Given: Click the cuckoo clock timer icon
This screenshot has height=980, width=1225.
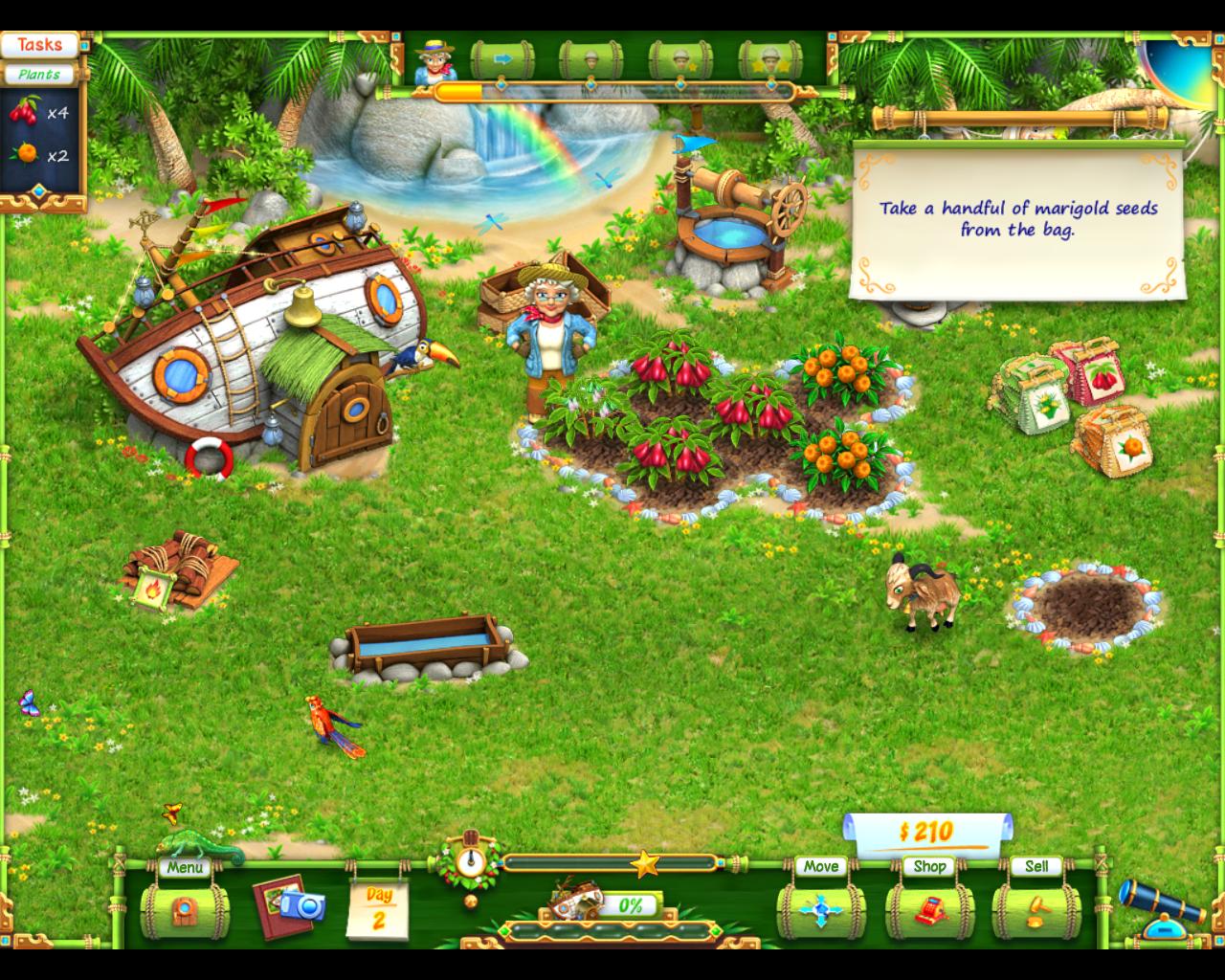Looking at the screenshot, I should [x=469, y=860].
